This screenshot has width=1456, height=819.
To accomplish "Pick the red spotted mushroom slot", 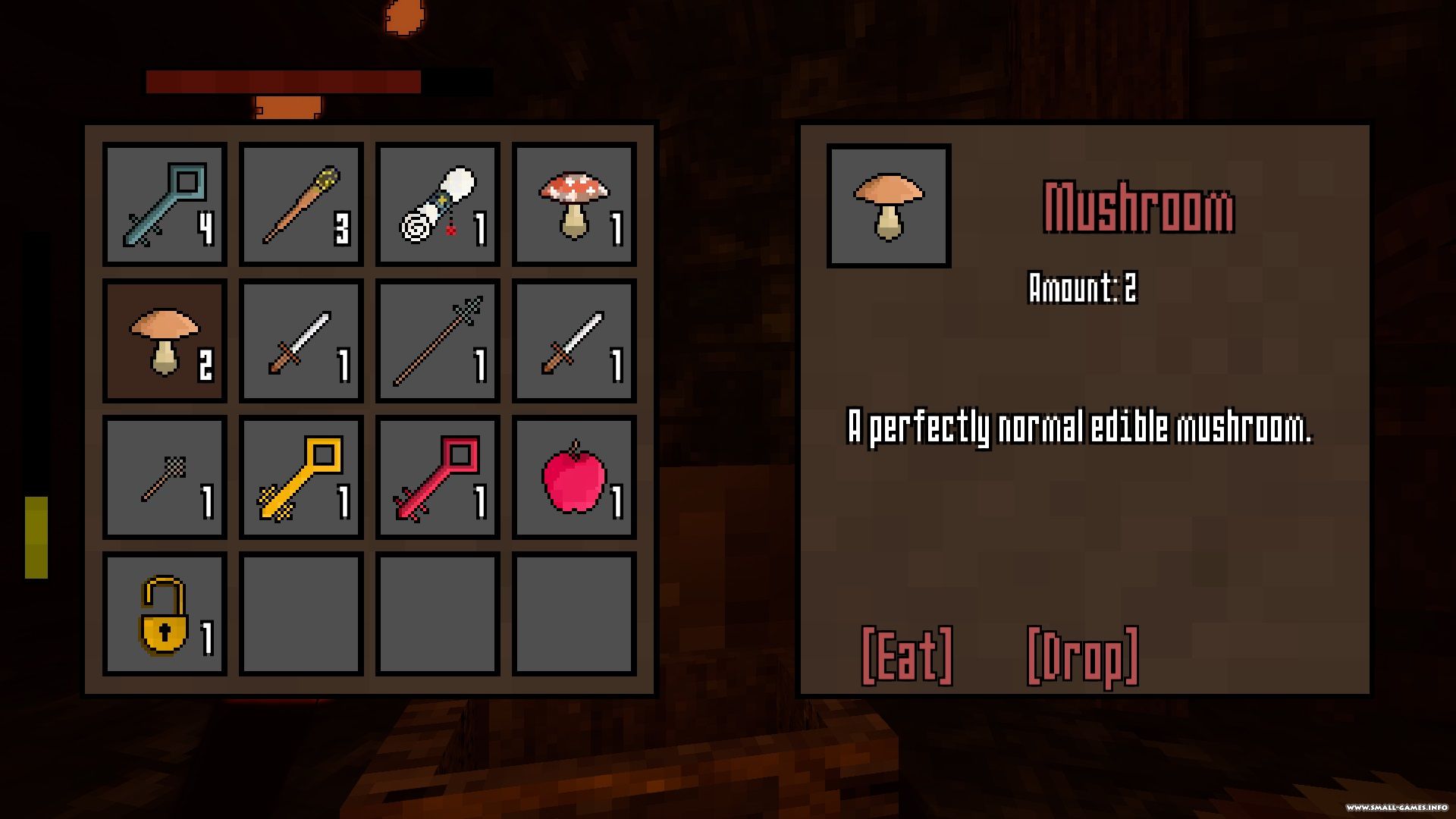I will pos(574,204).
